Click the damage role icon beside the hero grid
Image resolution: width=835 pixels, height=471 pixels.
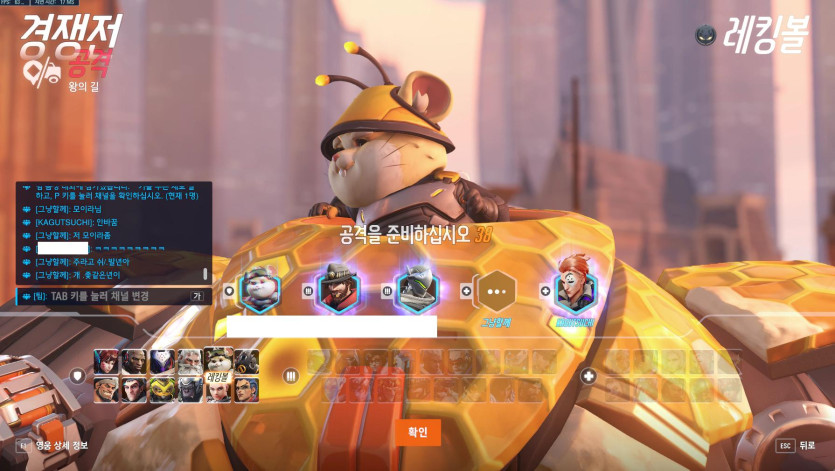(291, 376)
